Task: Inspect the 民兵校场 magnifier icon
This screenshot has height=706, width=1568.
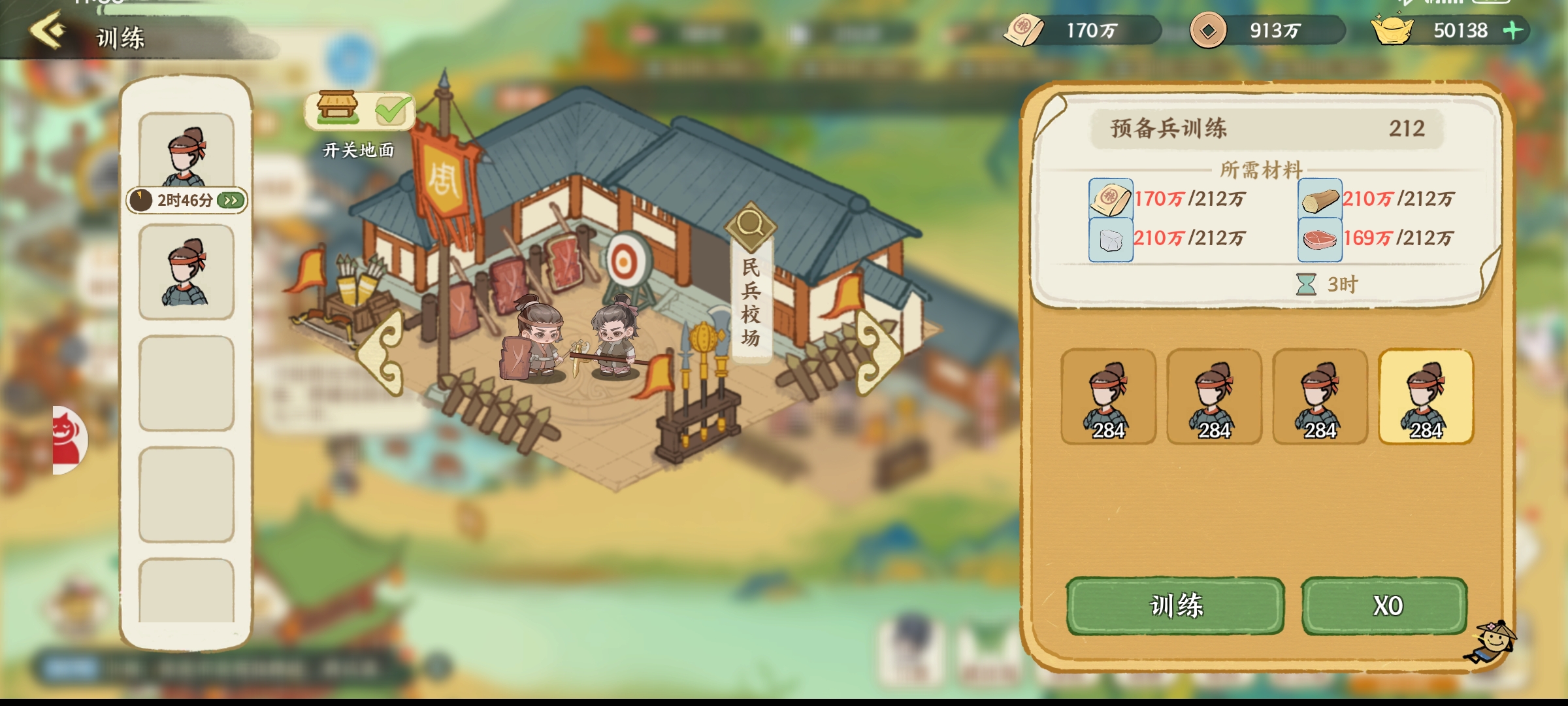Action: 750,226
